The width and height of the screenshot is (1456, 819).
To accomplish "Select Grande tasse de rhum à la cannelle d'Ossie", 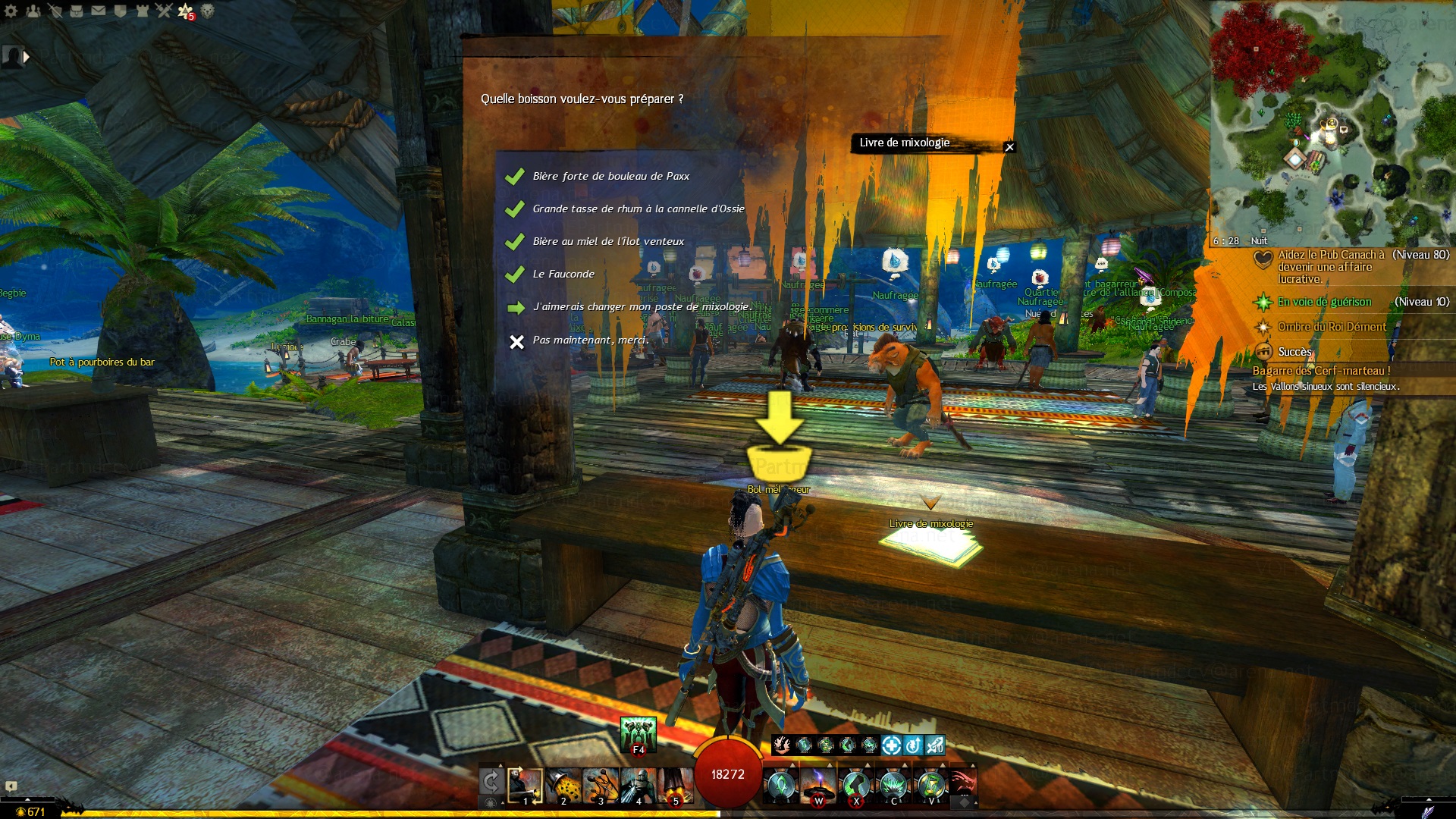I will click(x=638, y=209).
